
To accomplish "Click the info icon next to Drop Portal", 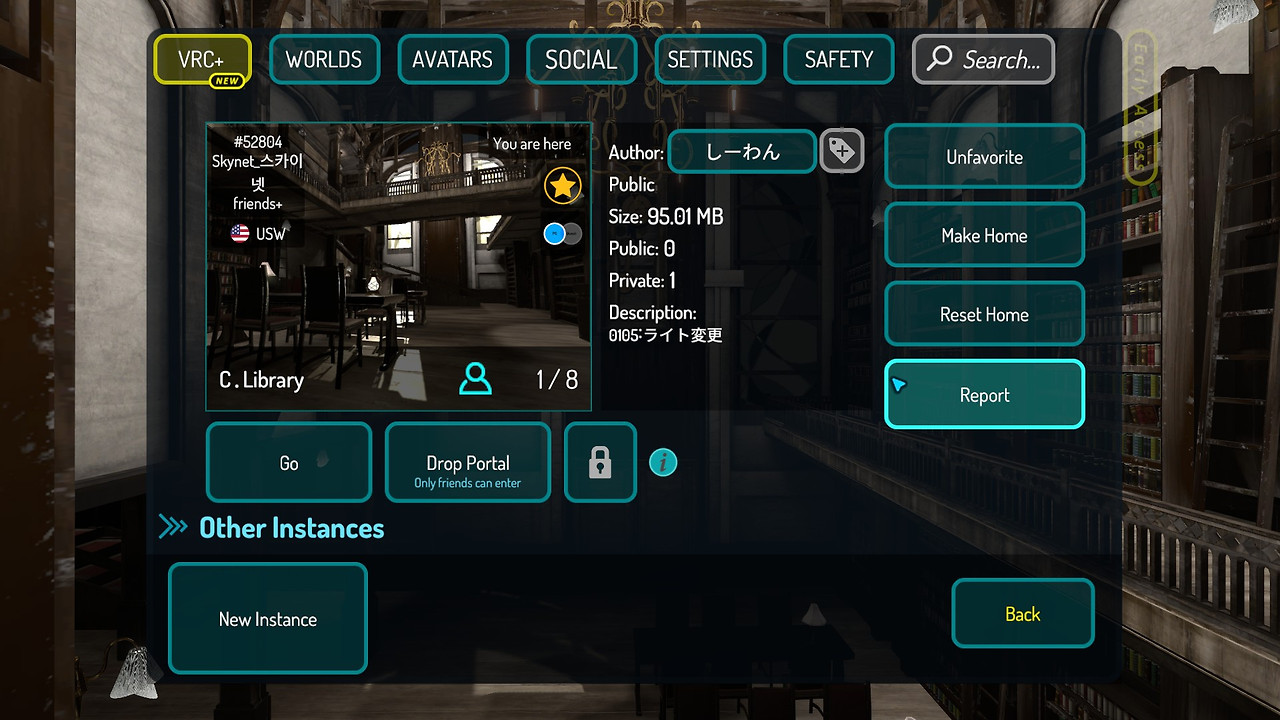I will pyautogui.click(x=663, y=462).
